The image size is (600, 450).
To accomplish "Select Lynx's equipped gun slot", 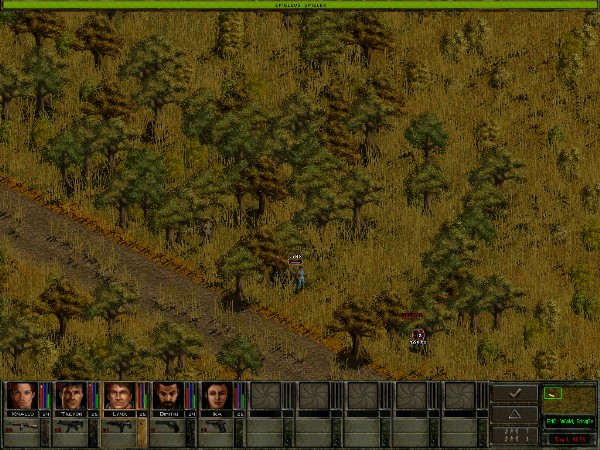I will point(120,428).
